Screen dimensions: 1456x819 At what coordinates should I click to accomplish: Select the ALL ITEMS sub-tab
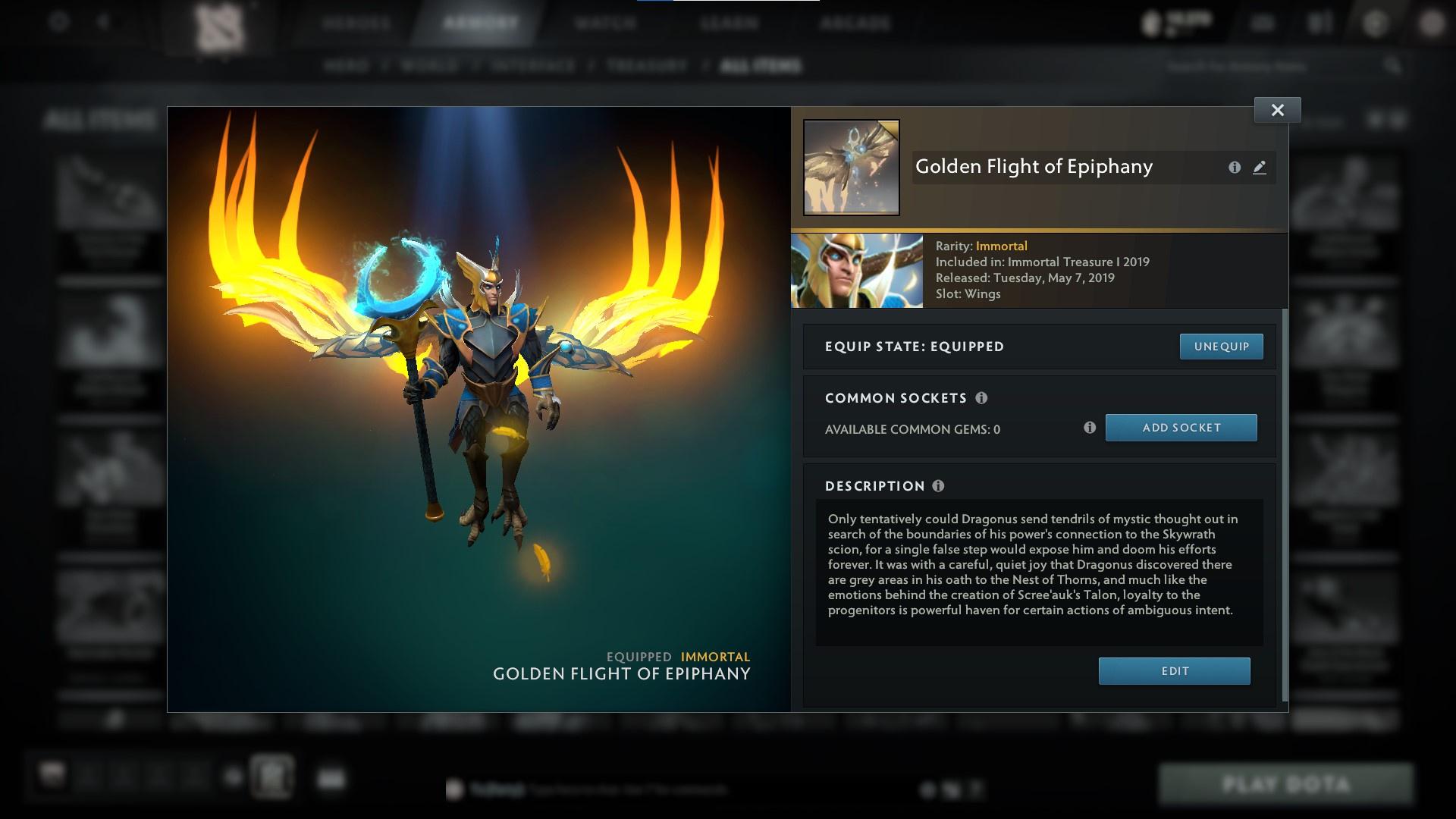[x=762, y=66]
